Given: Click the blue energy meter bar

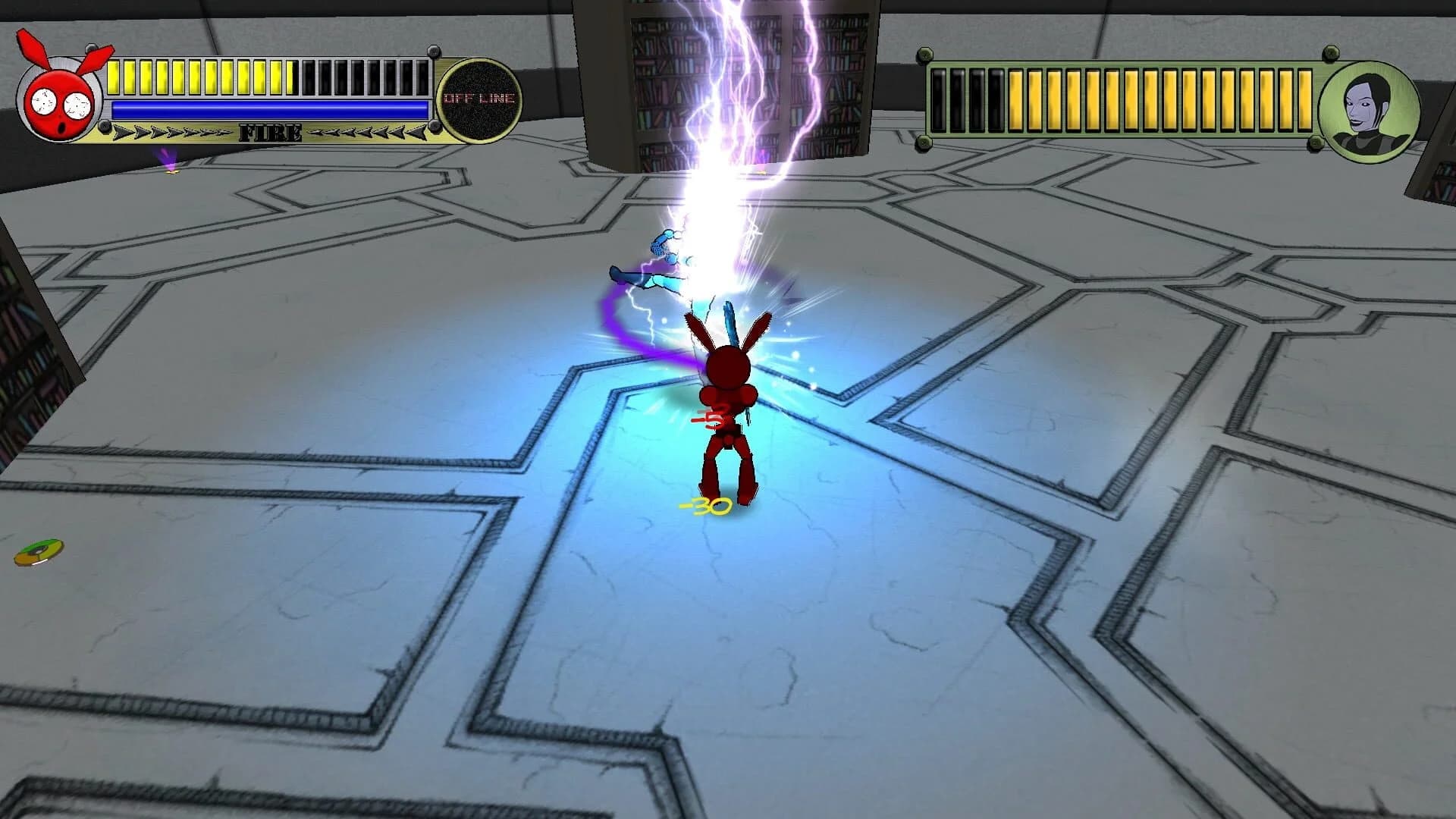Looking at the screenshot, I should coord(269,108).
